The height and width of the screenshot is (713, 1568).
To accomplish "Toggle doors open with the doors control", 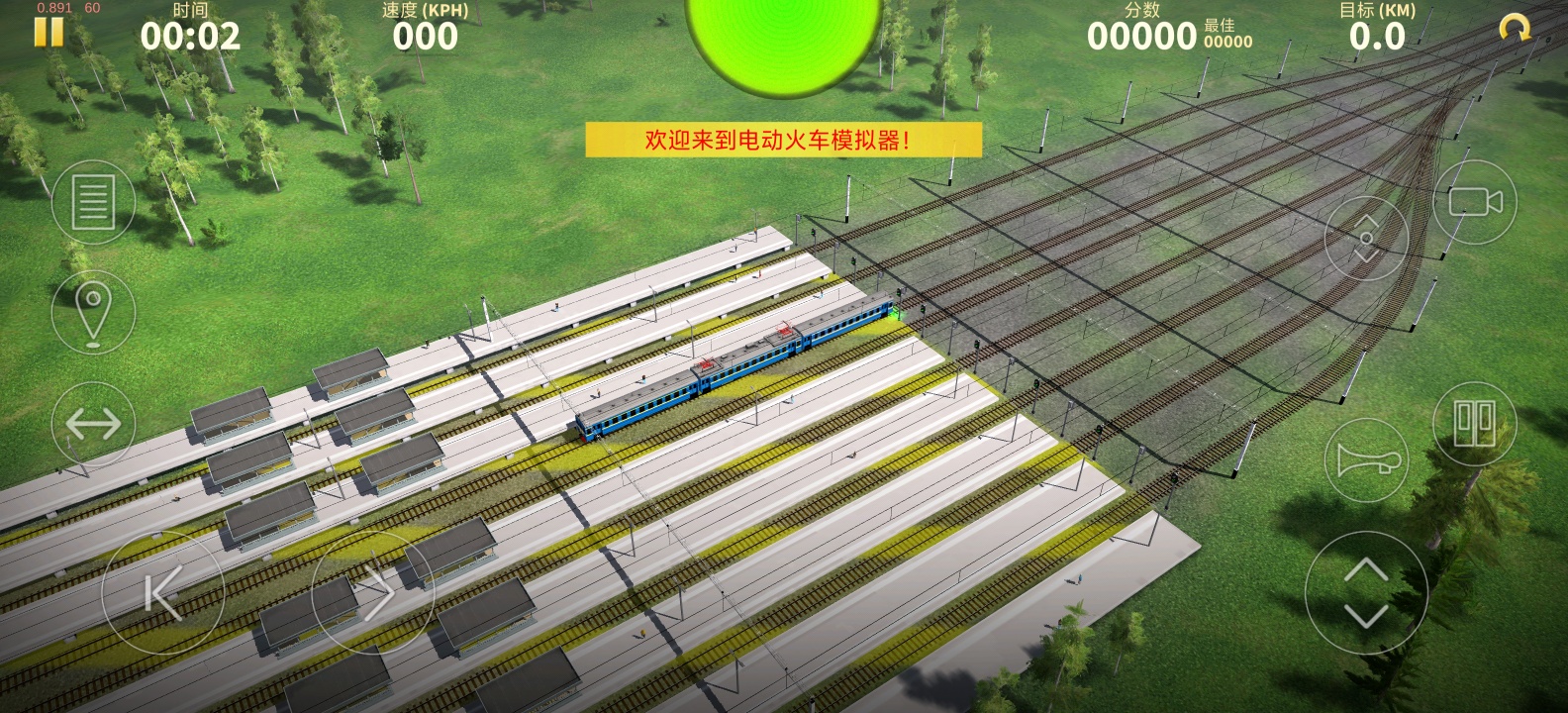I will coord(1473,423).
